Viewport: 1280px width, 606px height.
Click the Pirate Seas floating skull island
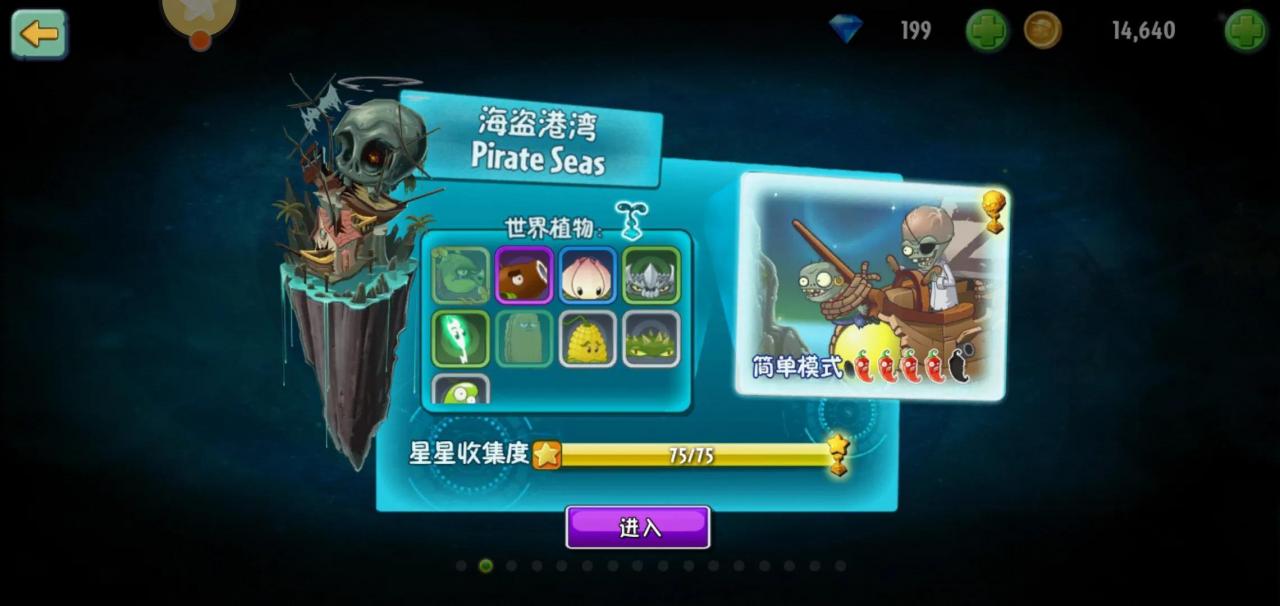click(x=352, y=260)
